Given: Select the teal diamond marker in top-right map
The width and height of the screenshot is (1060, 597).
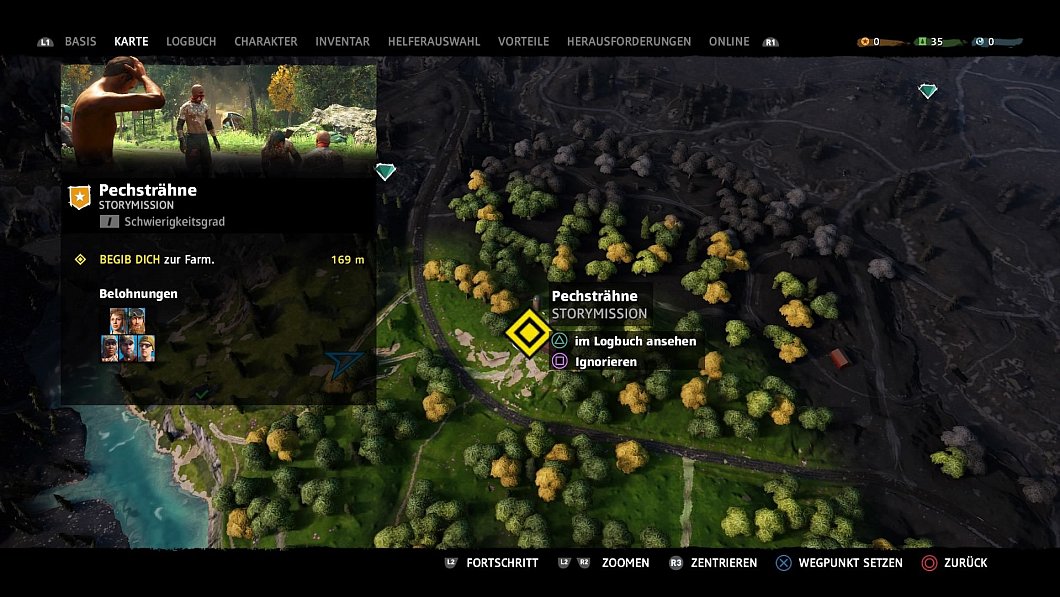Looking at the screenshot, I should (928, 91).
